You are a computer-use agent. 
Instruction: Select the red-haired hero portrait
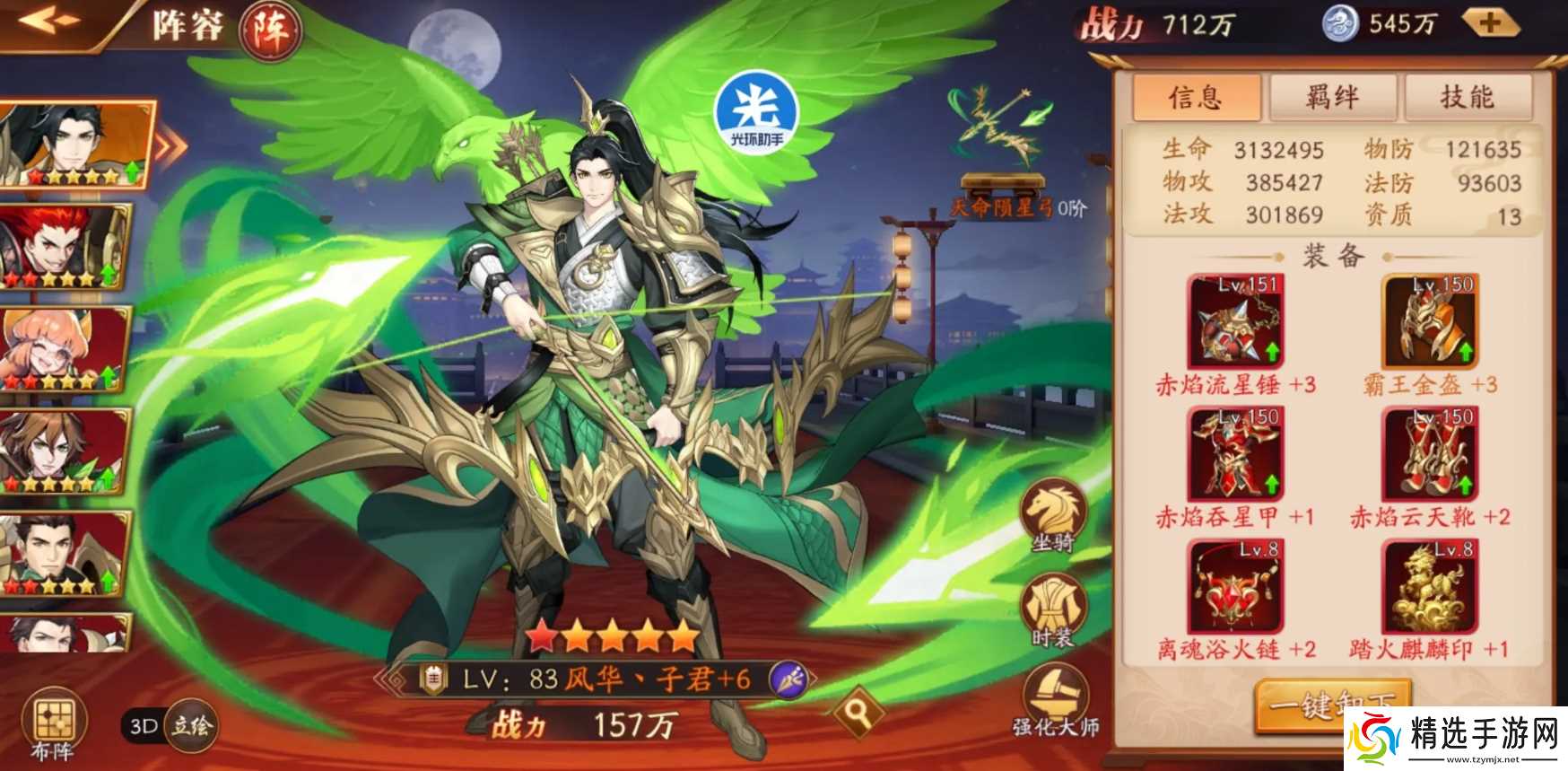click(x=63, y=245)
